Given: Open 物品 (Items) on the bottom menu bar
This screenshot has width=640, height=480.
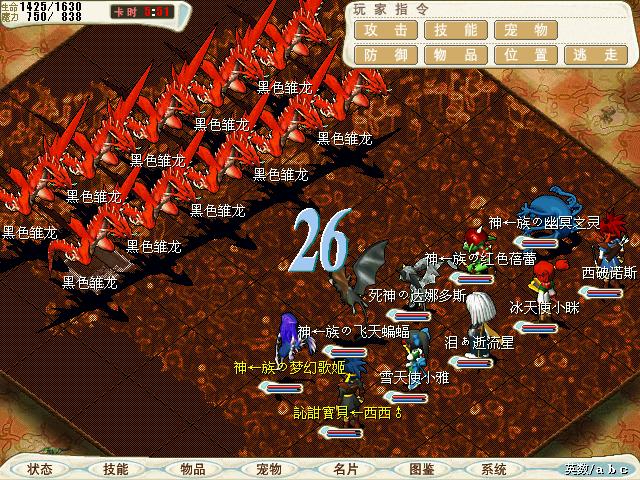Looking at the screenshot, I should pyautogui.click(x=193, y=468).
